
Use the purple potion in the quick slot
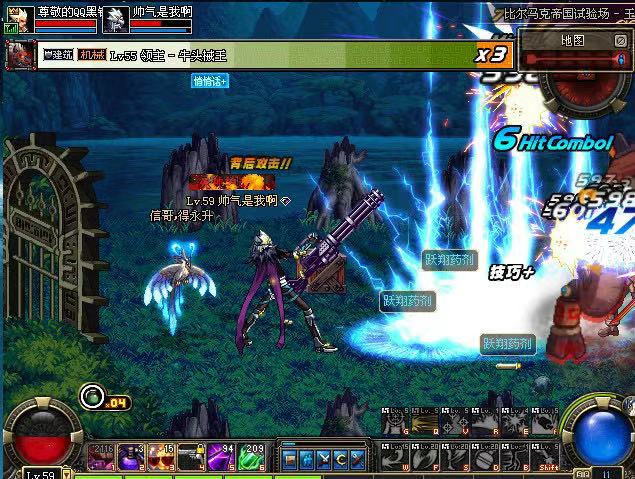coord(132,456)
